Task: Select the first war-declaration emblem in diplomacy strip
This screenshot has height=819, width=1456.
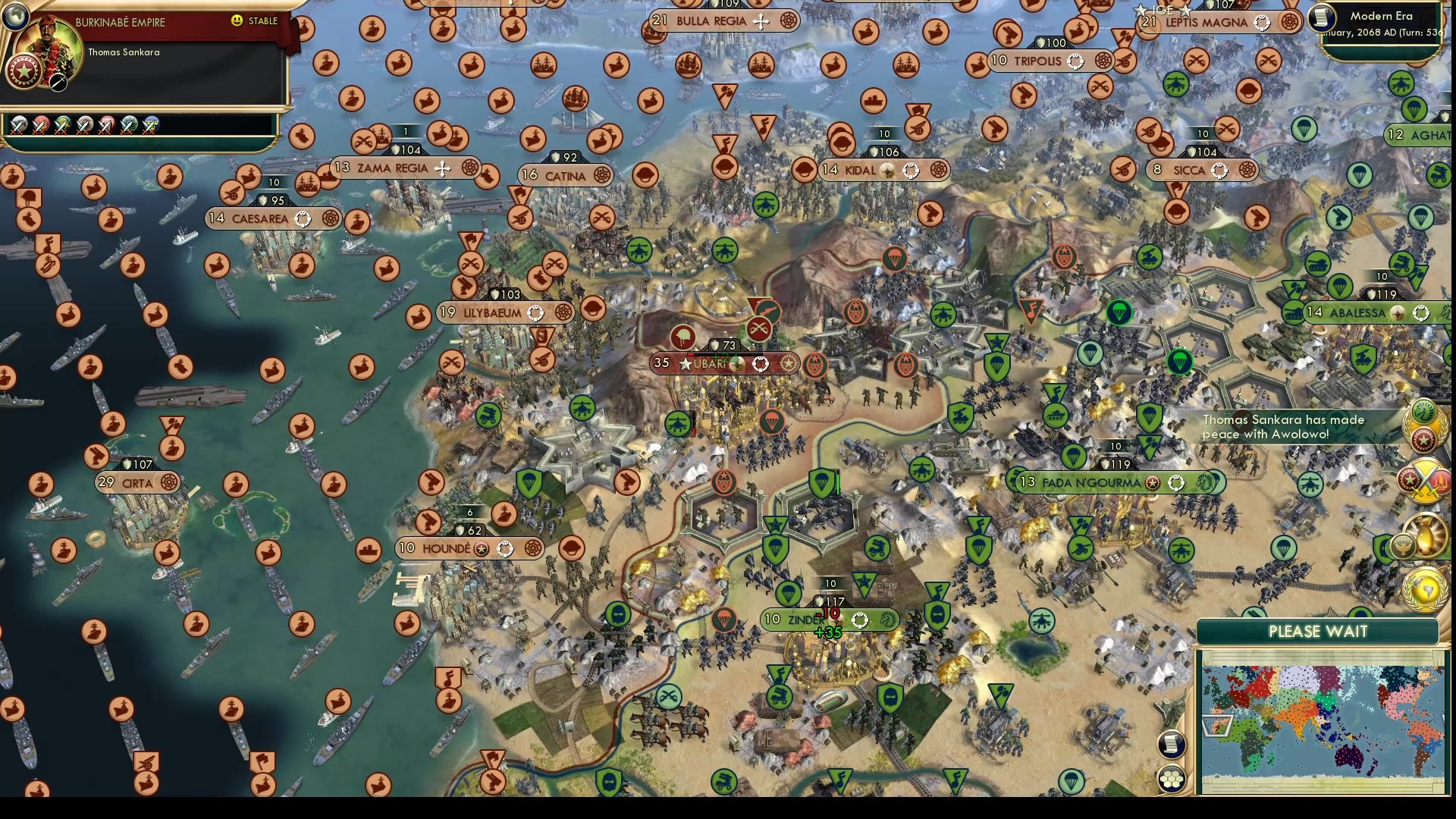Action: tap(18, 126)
